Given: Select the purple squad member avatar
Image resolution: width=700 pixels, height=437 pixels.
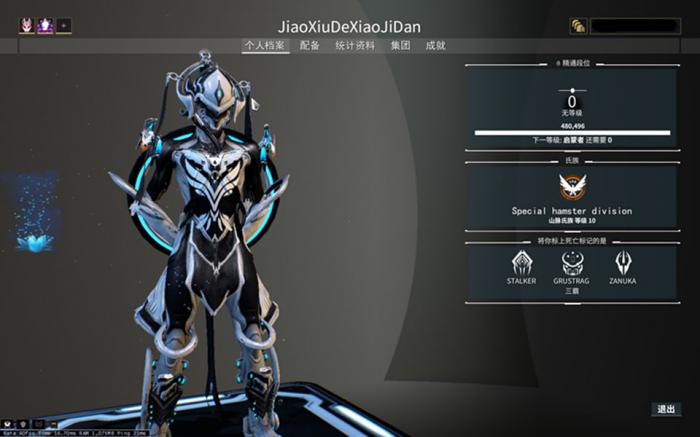Looking at the screenshot, I should pyautogui.click(x=45, y=26).
